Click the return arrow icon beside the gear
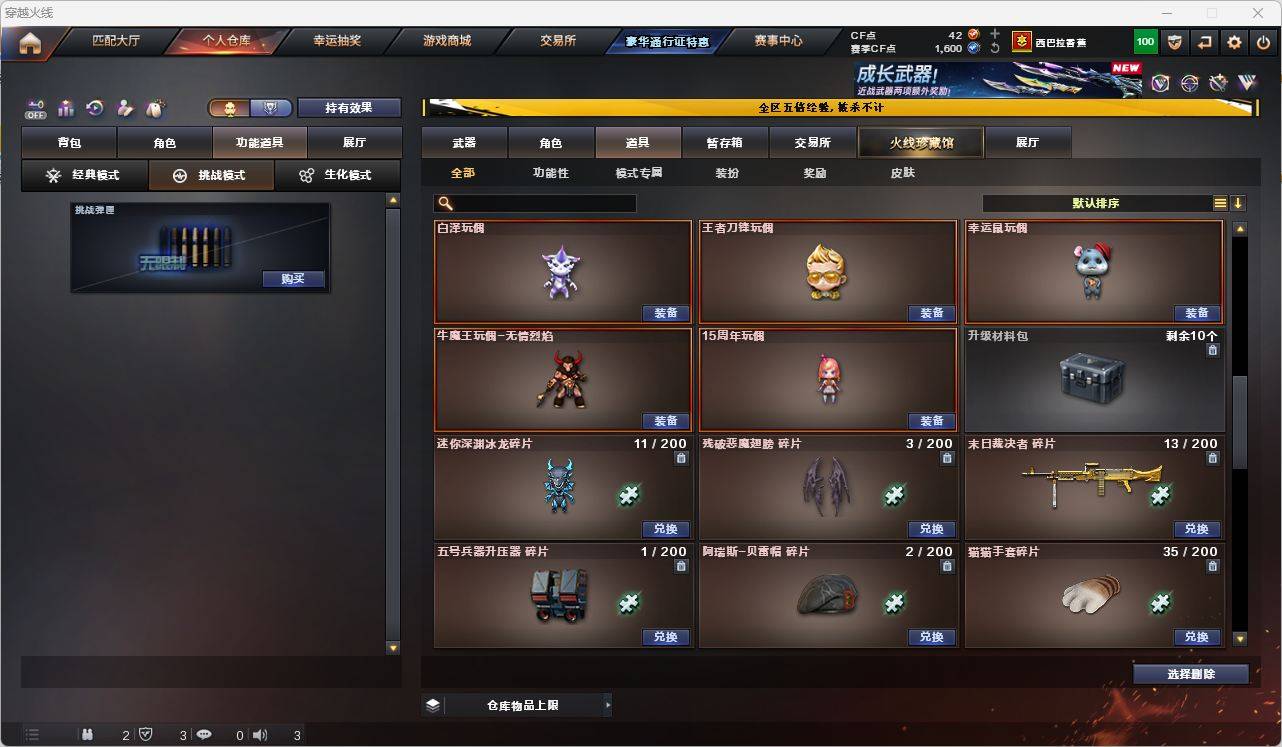Image resolution: width=1282 pixels, height=747 pixels. 1204,42
